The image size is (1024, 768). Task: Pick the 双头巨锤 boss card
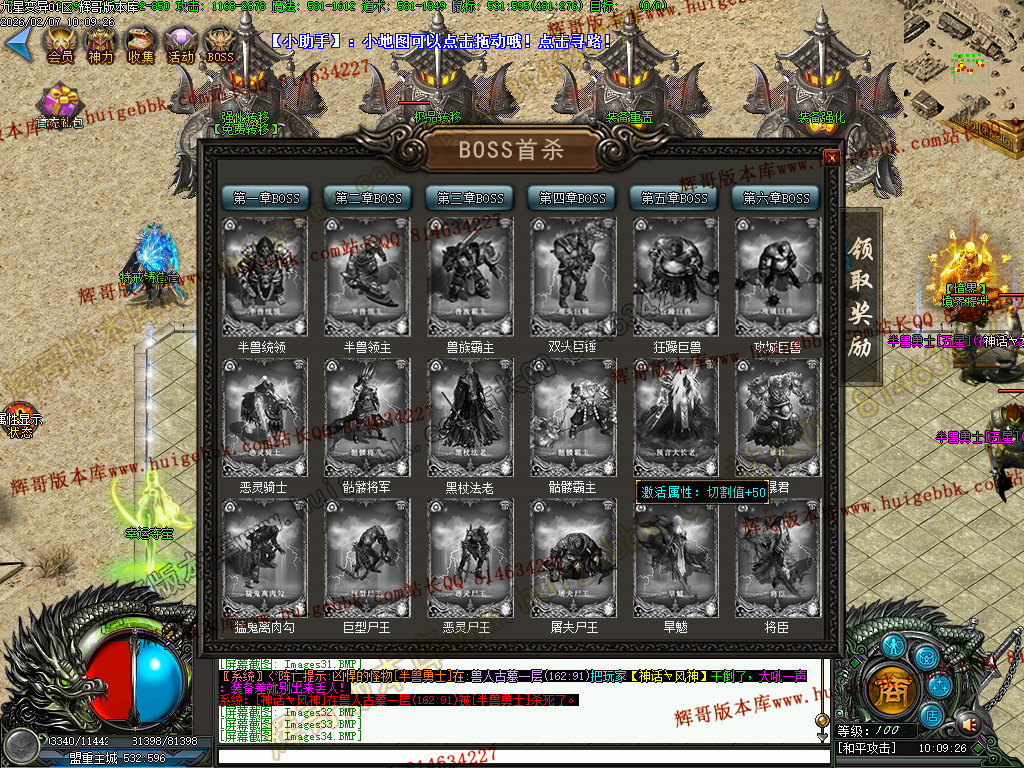pos(572,277)
